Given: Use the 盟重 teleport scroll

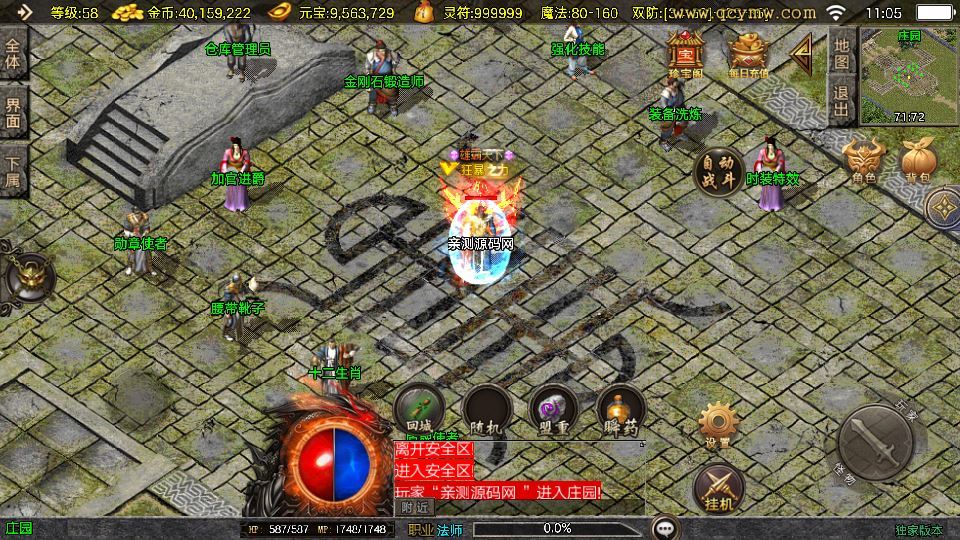Looking at the screenshot, I should pos(553,410).
